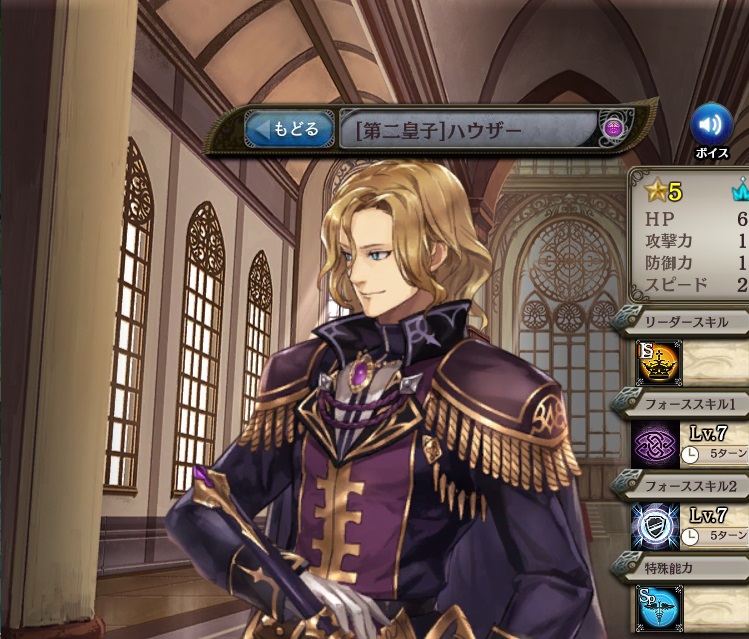This screenshot has height=639, width=749.
Task: View the special ability Sp icon
Action: (658, 607)
